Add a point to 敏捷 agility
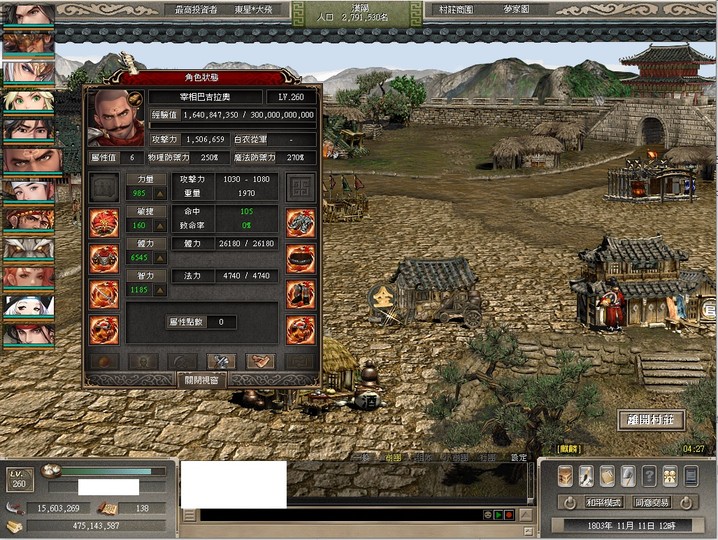 [159, 226]
